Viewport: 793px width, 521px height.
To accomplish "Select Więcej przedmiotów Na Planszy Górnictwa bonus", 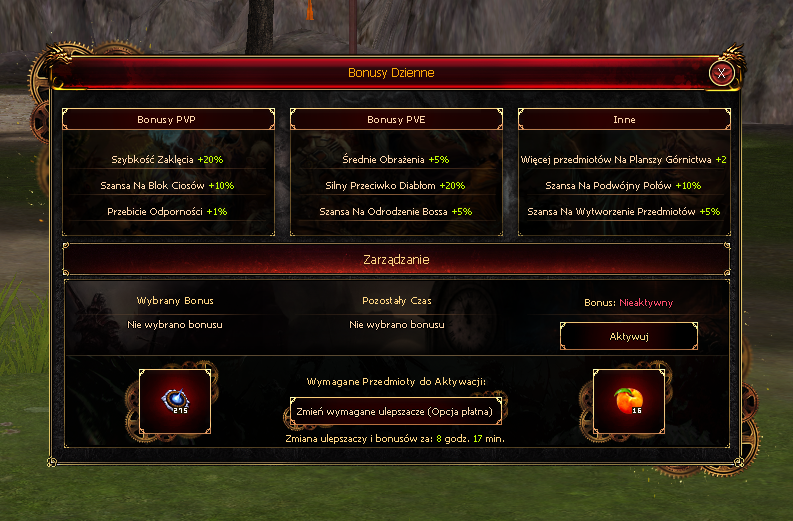I will pos(624,159).
